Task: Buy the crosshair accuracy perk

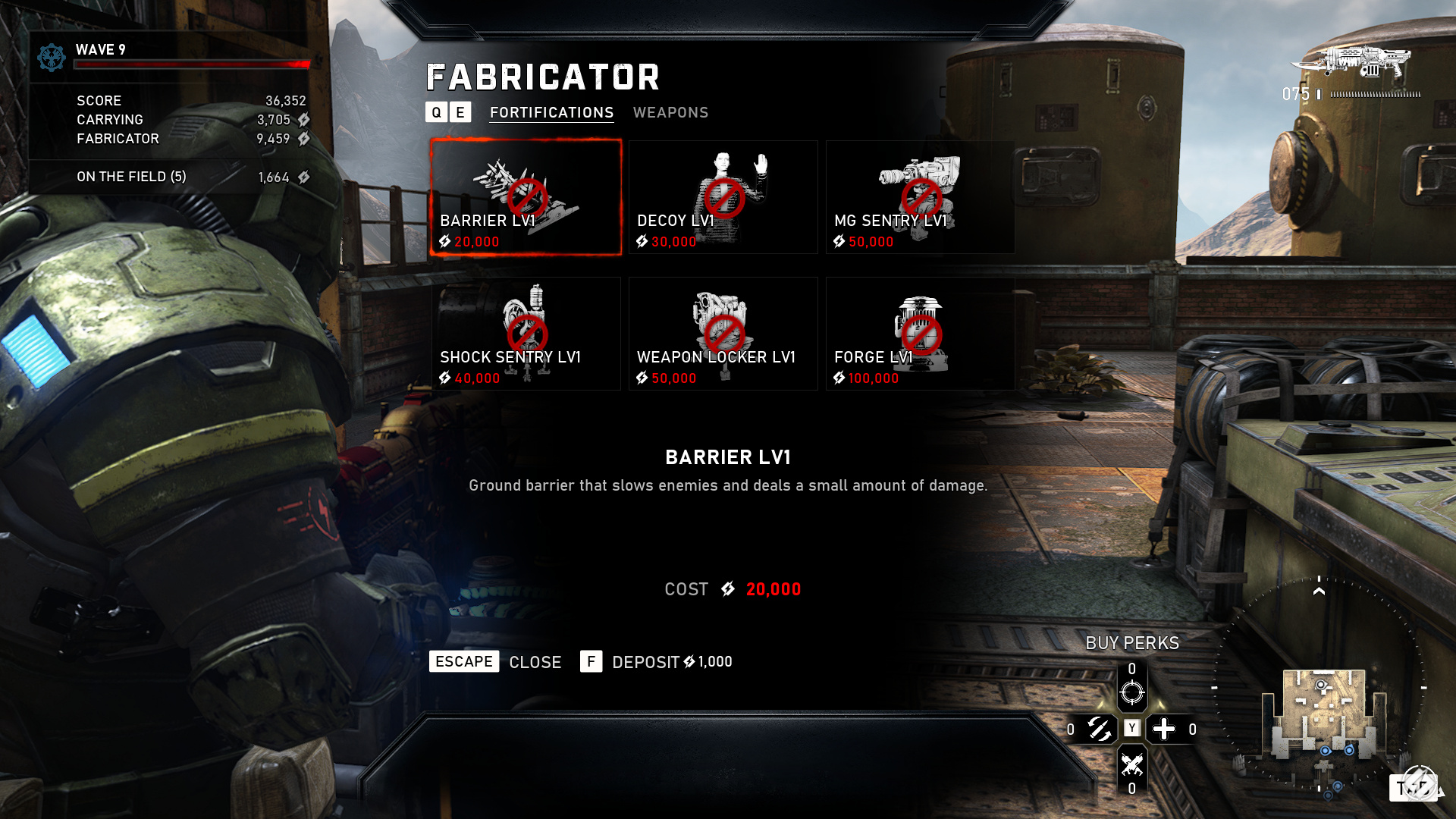Action: pos(1131,691)
